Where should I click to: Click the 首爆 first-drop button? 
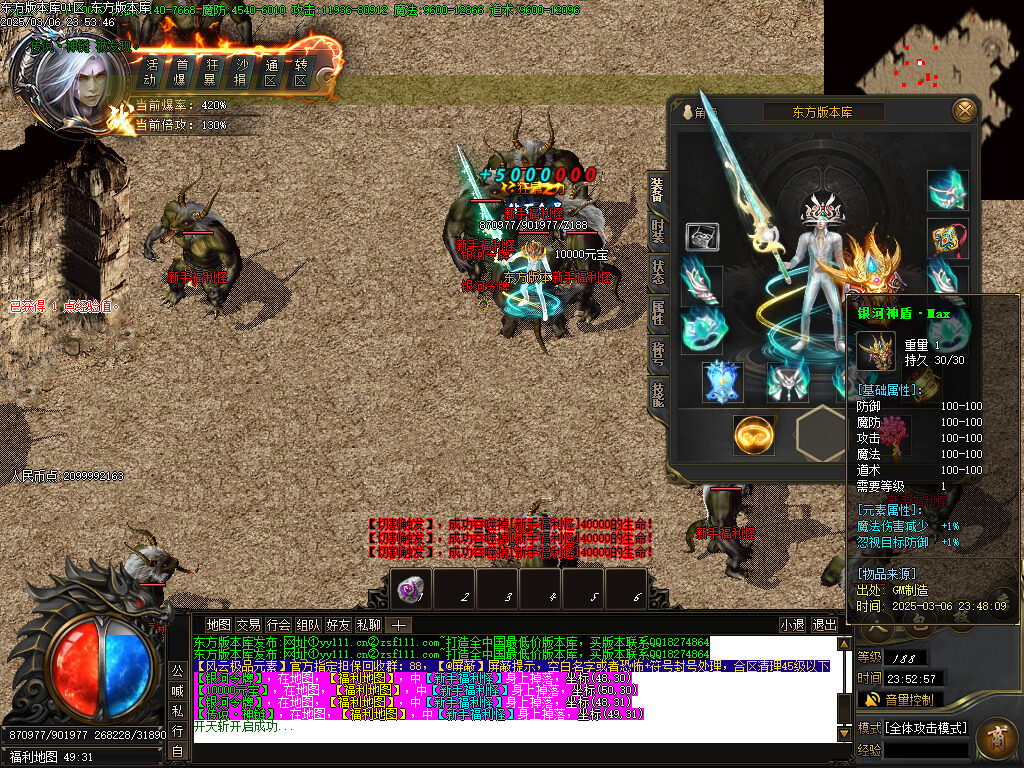(181, 72)
